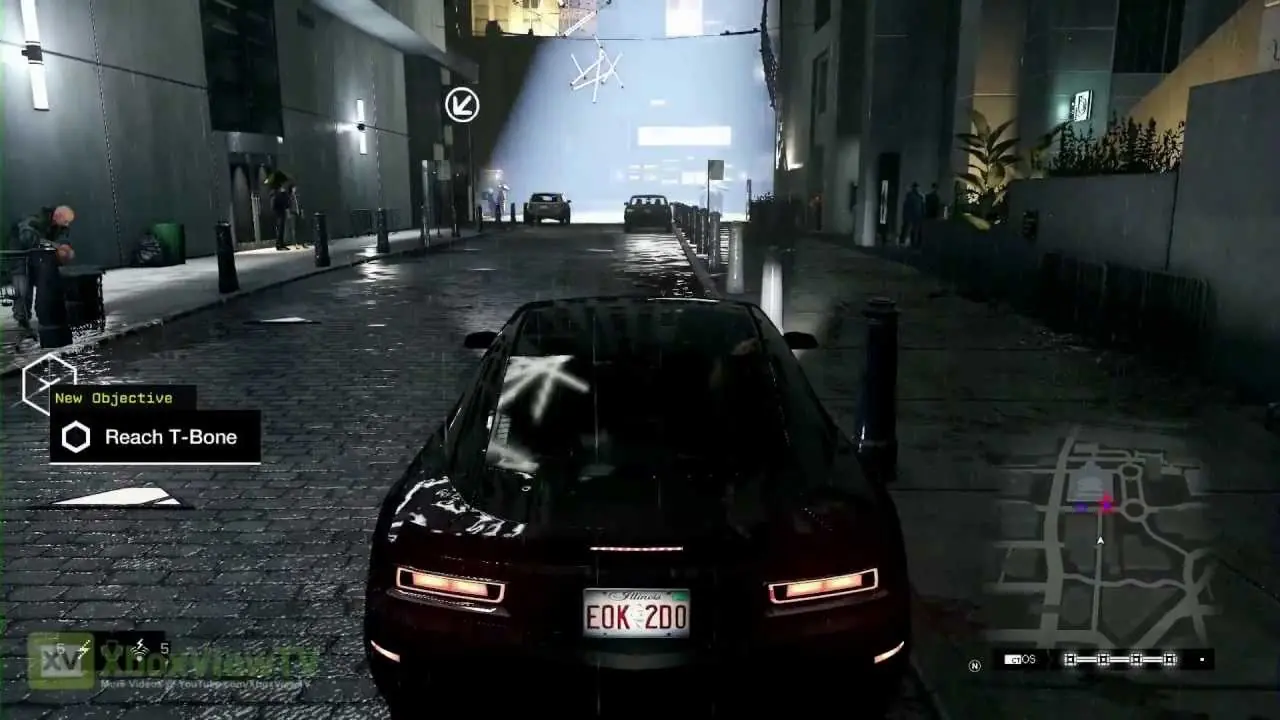Toggle the first segment of the cTOS meter
The image size is (1280, 720).
(x=1069, y=658)
